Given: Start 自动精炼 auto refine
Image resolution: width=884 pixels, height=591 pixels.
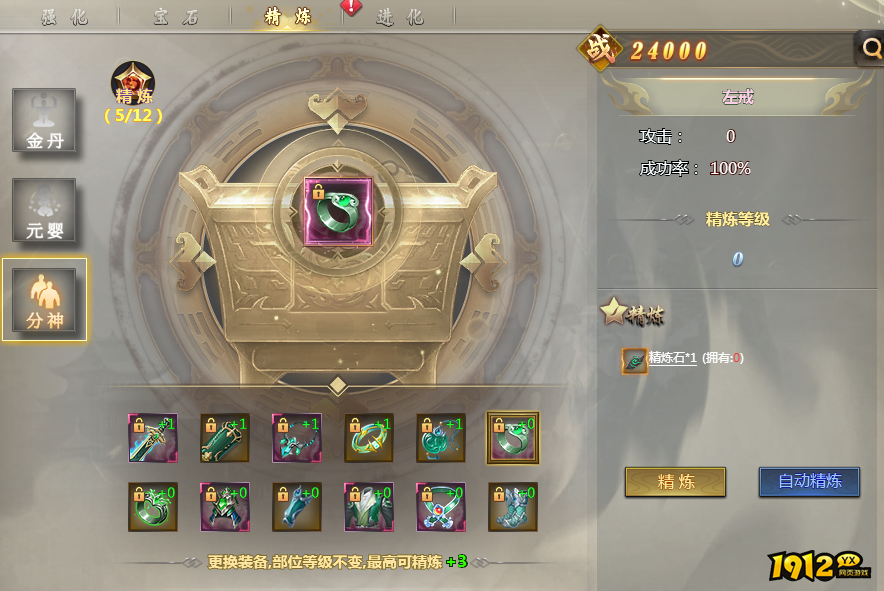Looking at the screenshot, I should [x=809, y=481].
